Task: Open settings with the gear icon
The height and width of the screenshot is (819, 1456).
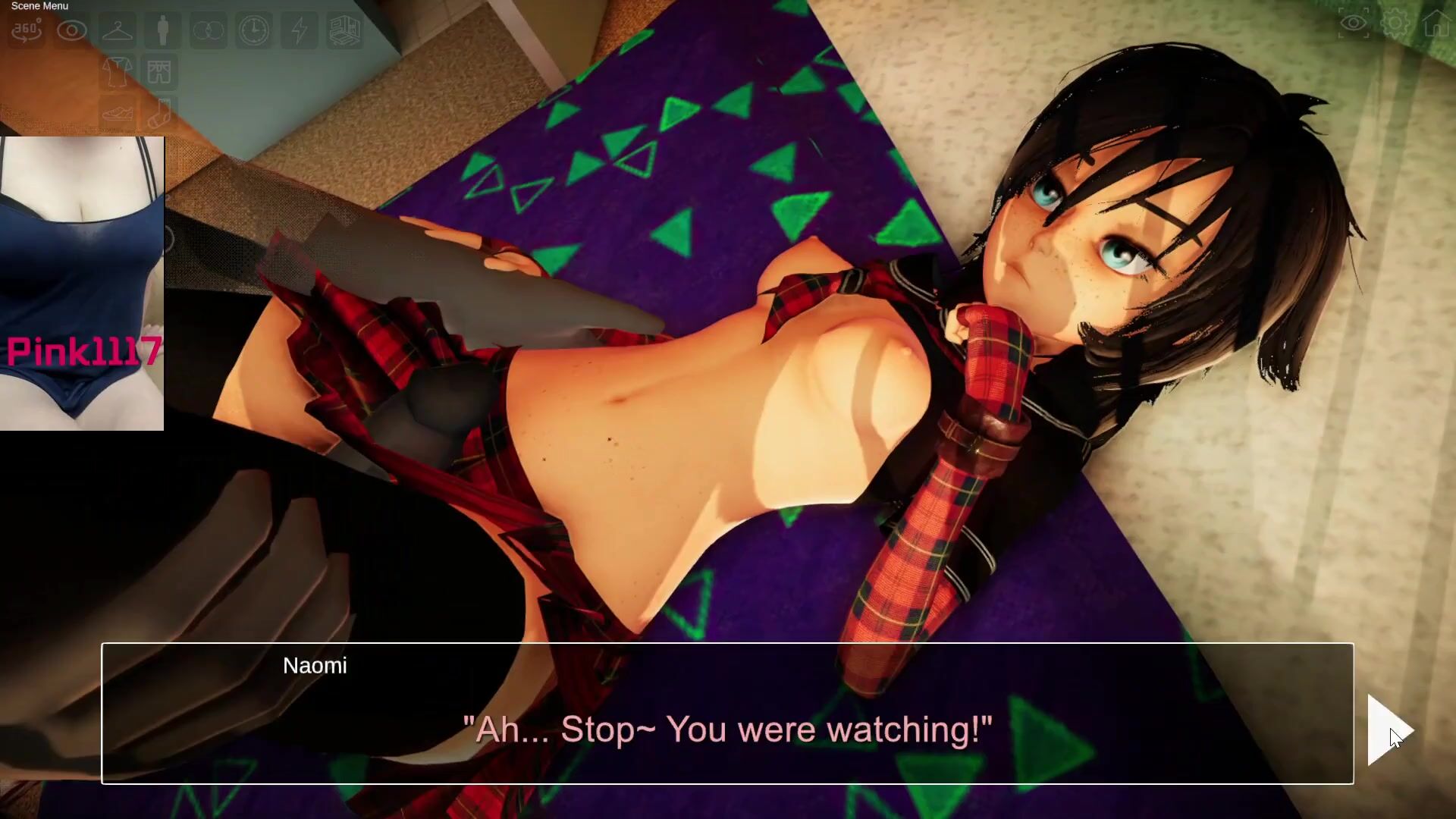Action: click(x=1395, y=24)
